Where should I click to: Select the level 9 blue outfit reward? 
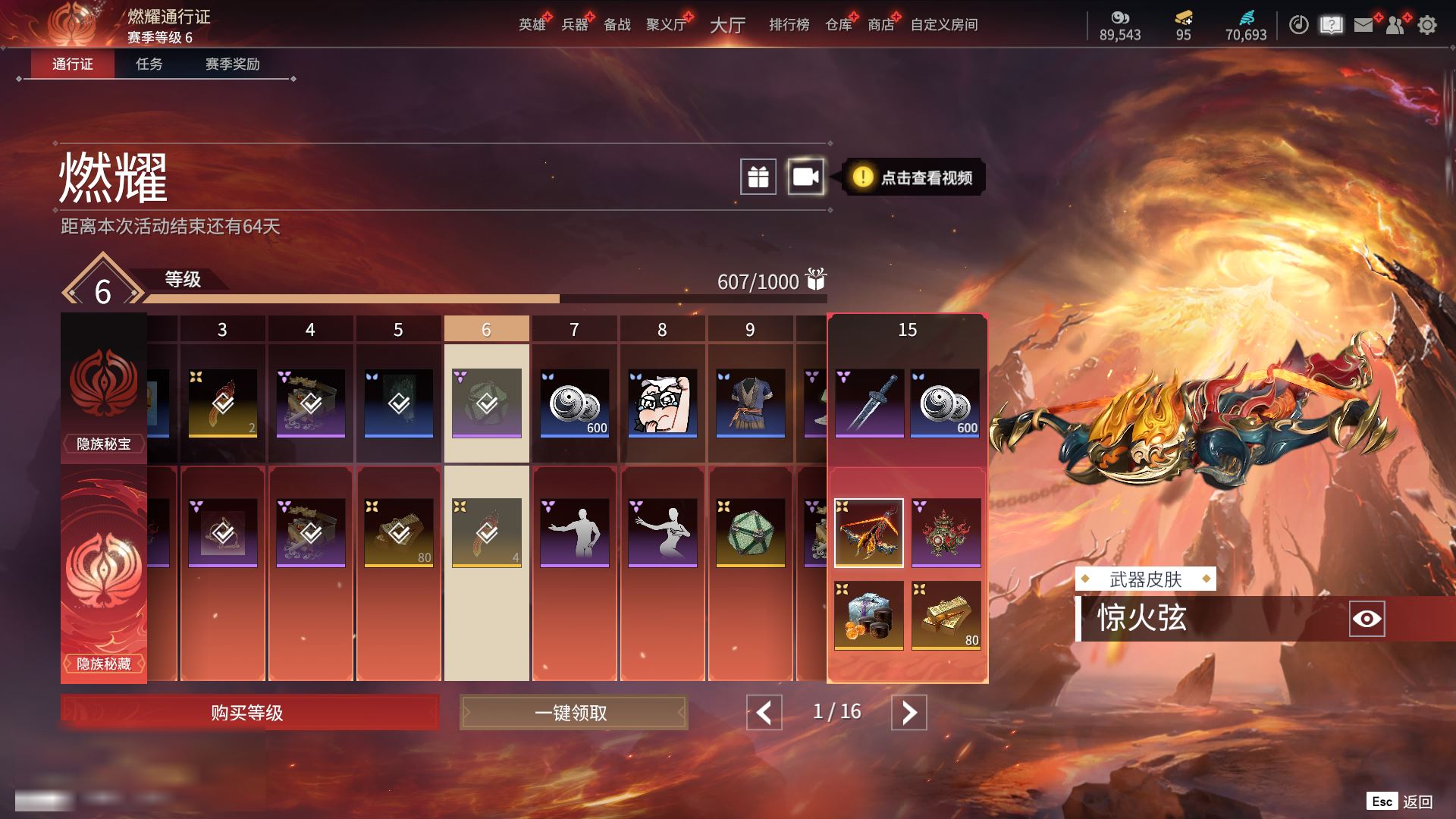750,403
